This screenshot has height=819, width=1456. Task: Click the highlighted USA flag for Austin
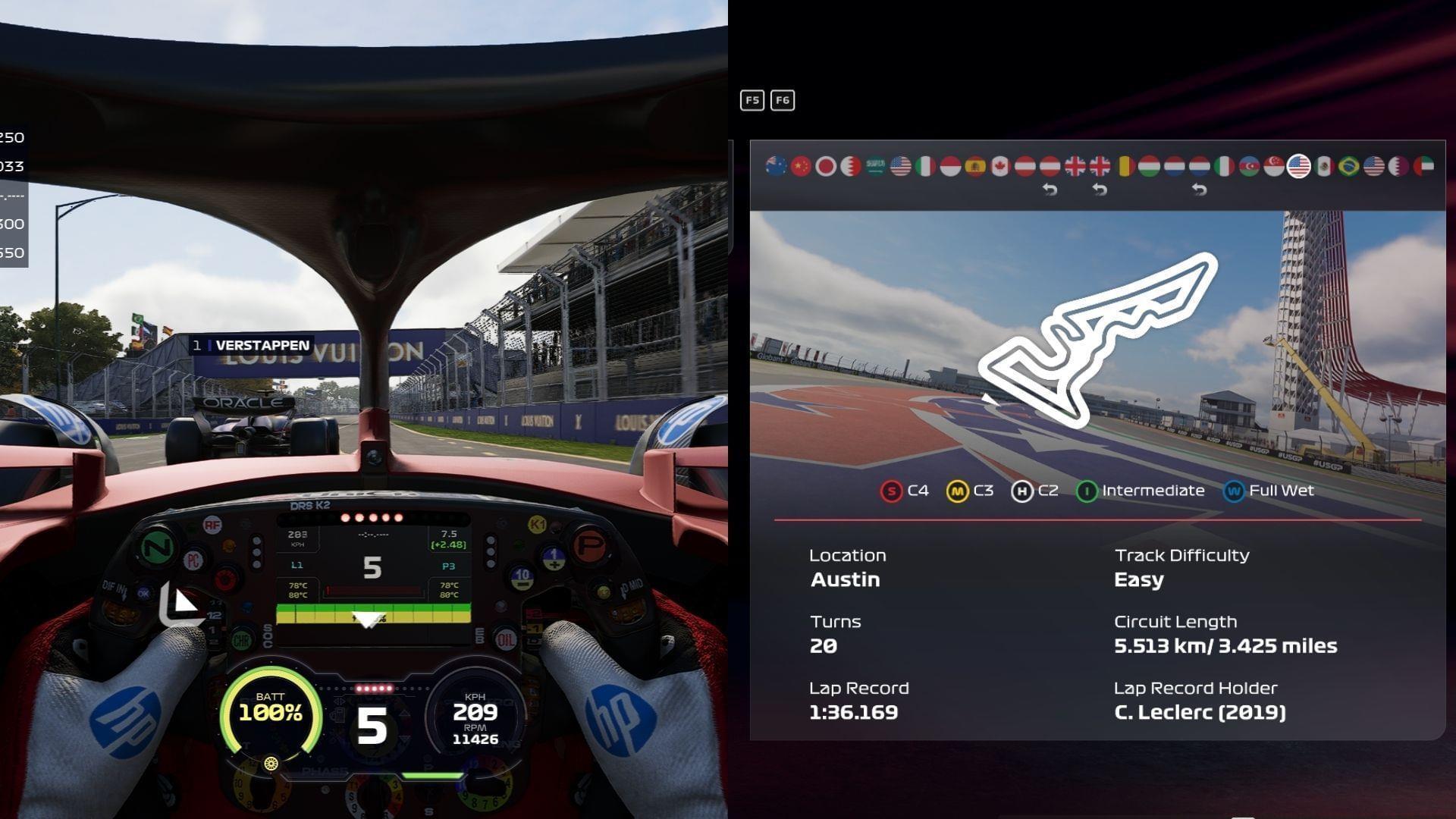1299,166
